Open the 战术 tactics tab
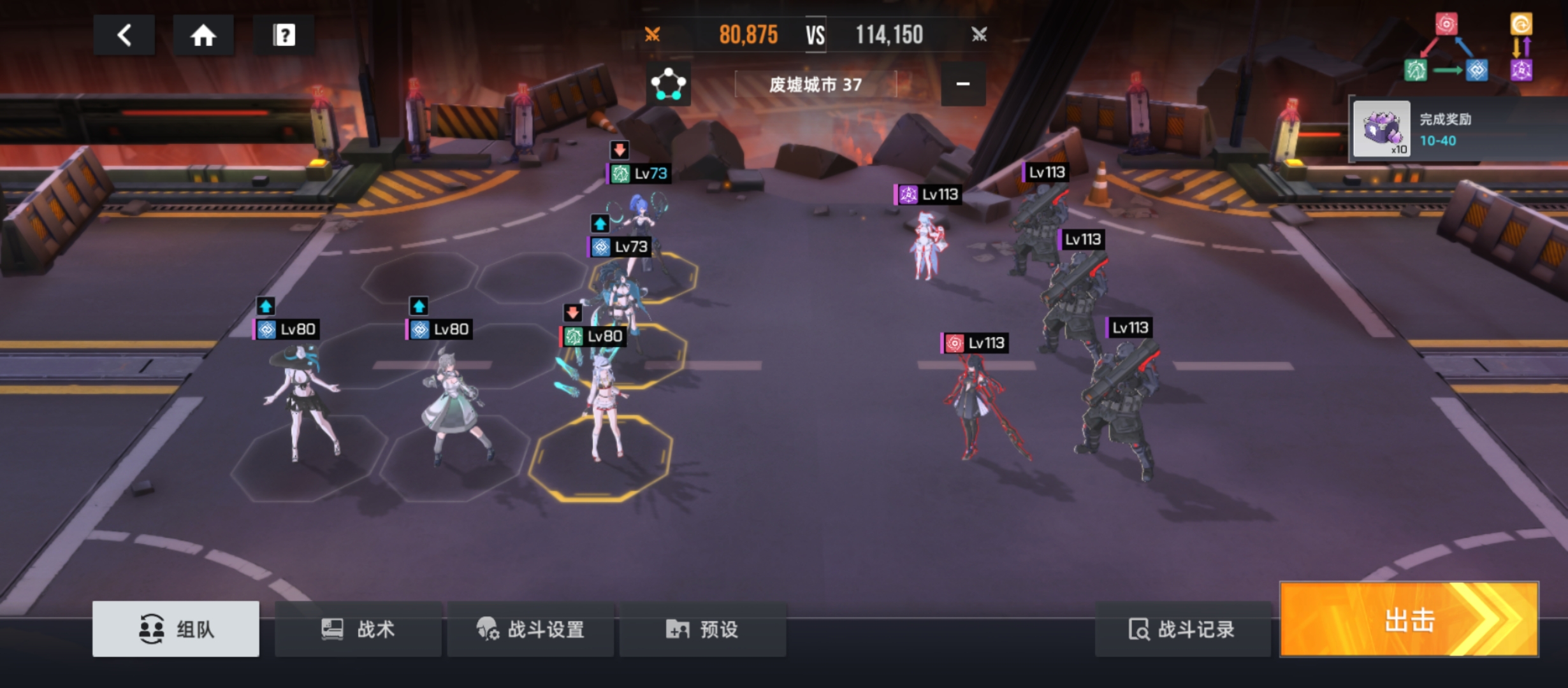The width and height of the screenshot is (1568, 688). (x=358, y=629)
